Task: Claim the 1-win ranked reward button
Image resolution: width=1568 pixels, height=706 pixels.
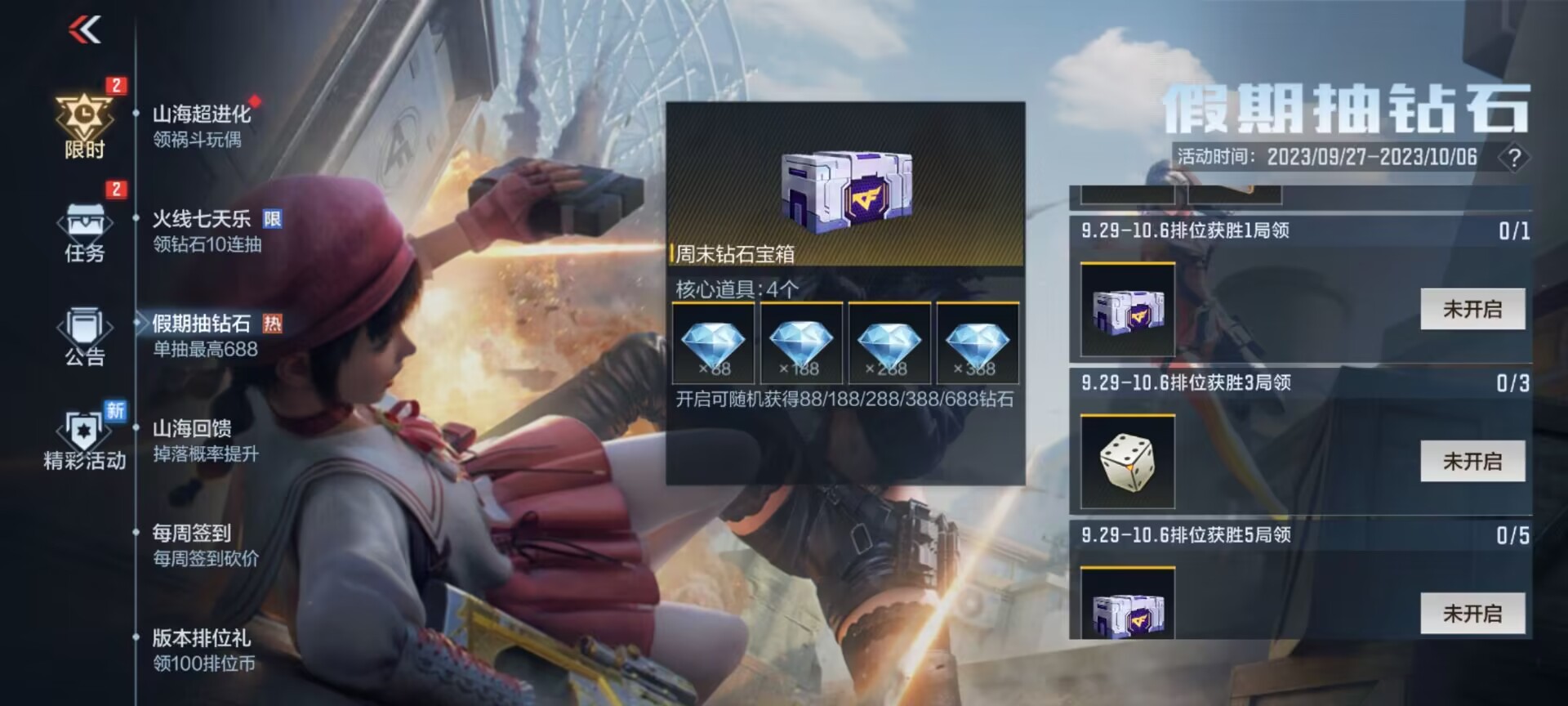Action: point(1472,309)
